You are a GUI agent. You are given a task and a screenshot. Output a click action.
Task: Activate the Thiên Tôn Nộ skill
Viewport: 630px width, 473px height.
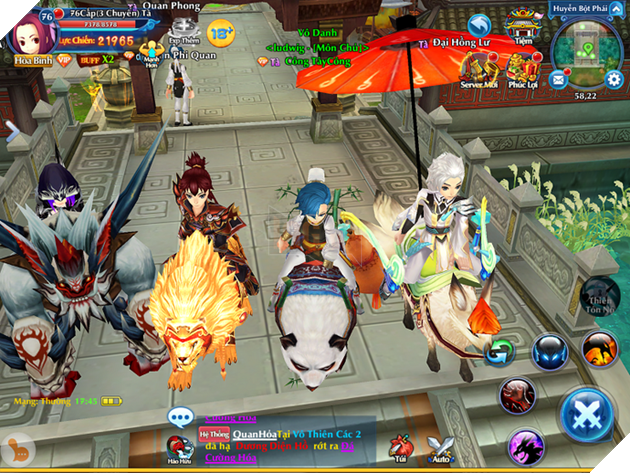[x=600, y=297]
